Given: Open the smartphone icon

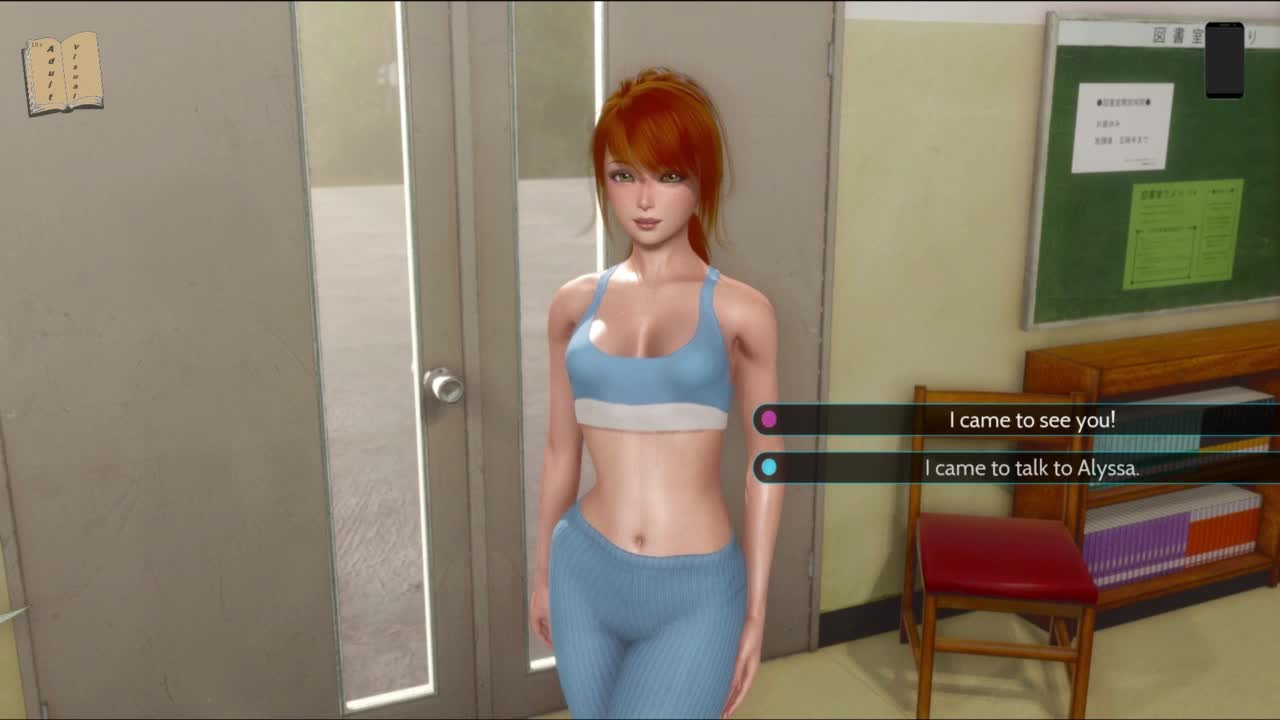Looking at the screenshot, I should tap(1224, 61).
